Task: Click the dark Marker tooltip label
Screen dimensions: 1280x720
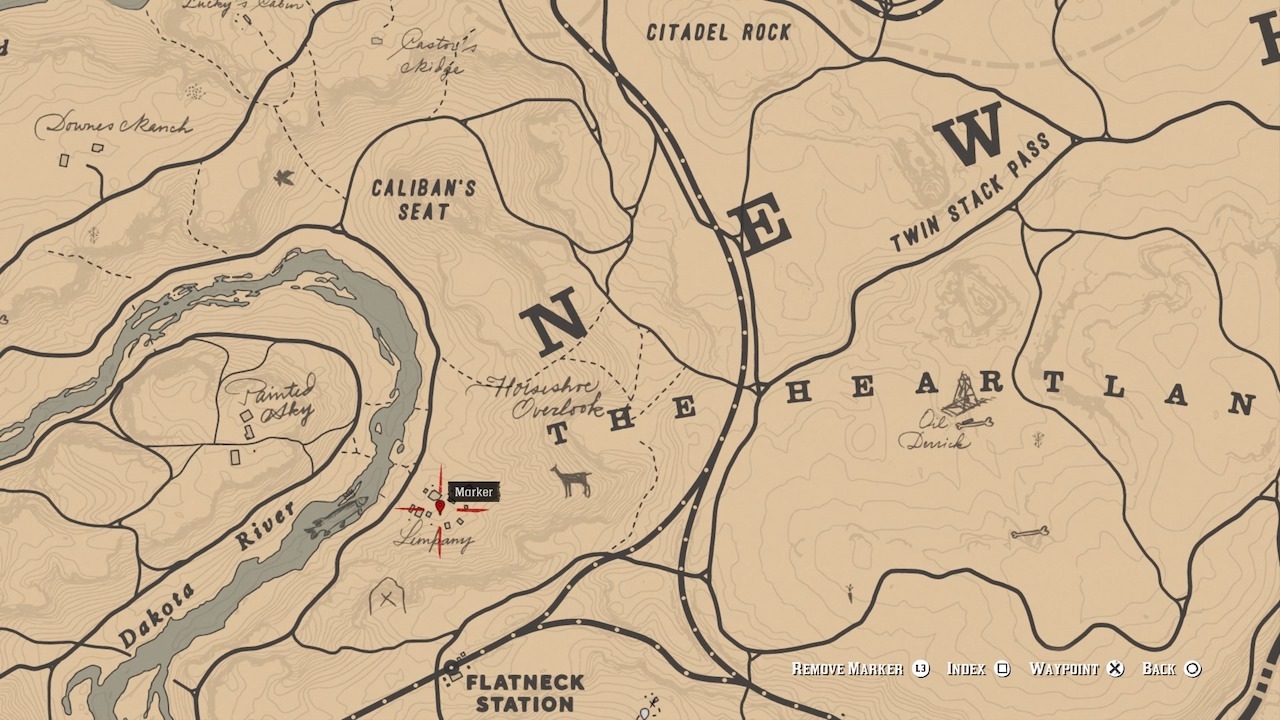Action: pyautogui.click(x=475, y=491)
